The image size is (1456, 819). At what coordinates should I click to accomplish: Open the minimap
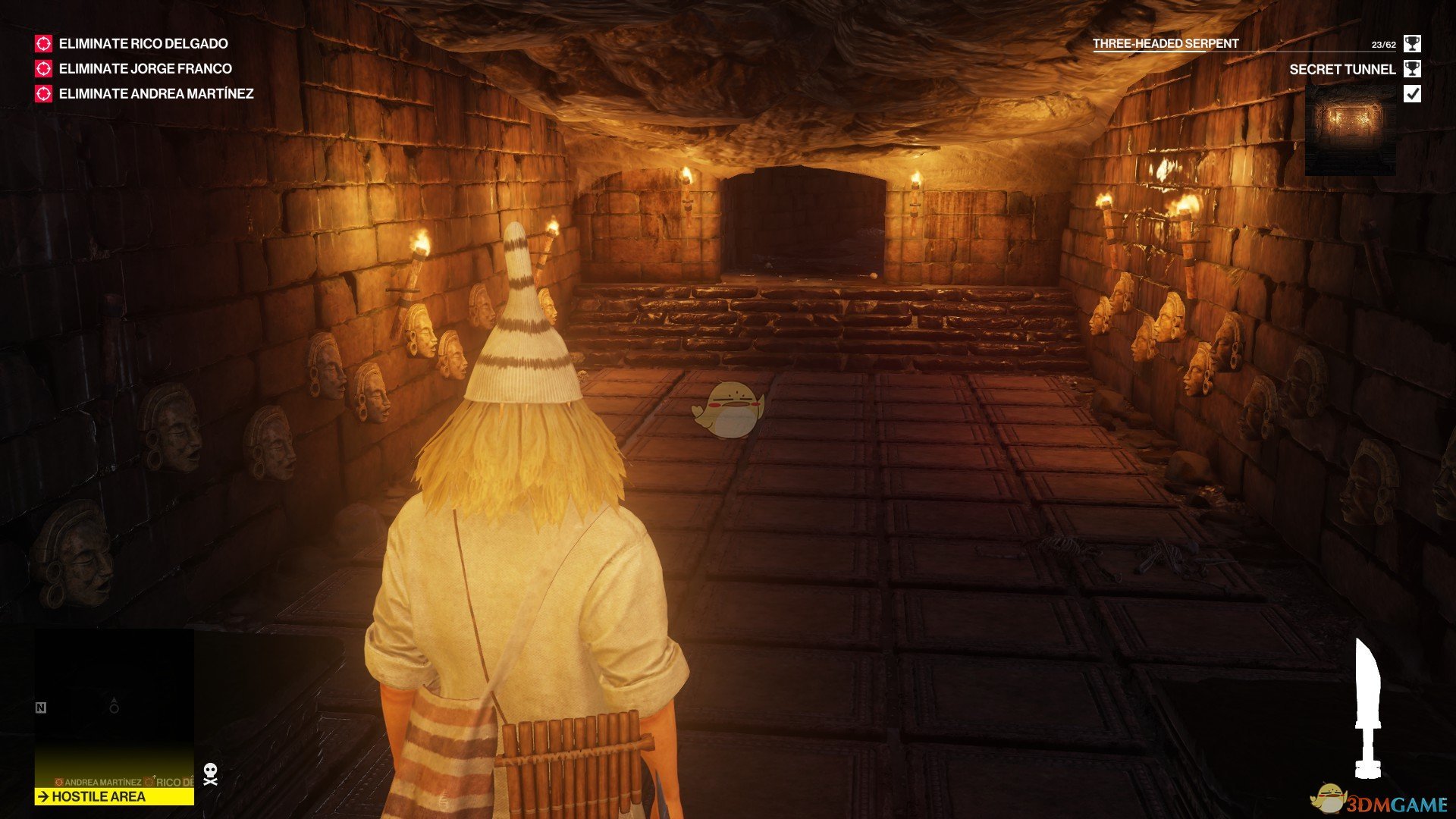114,705
